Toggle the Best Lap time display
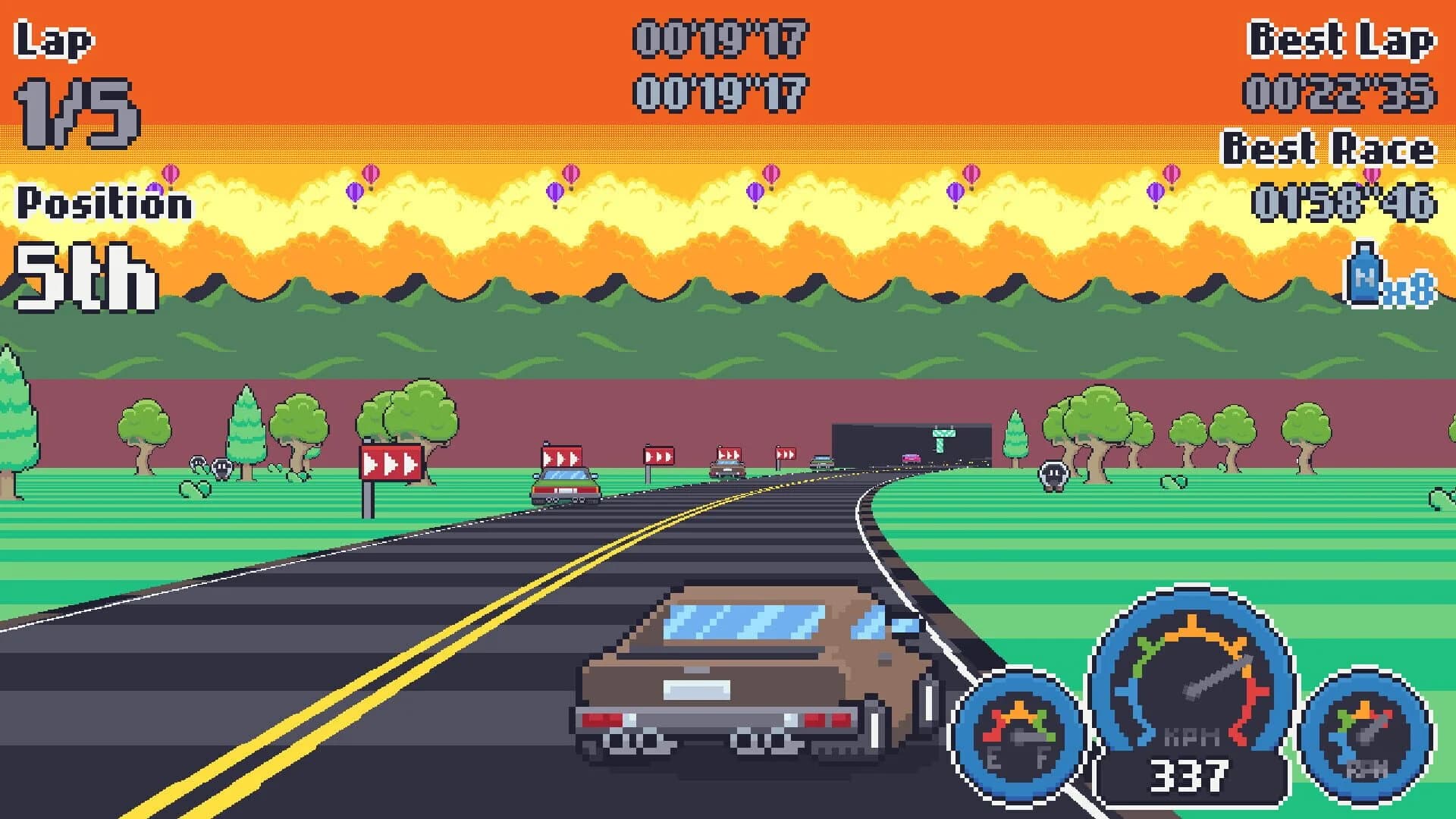Screen dimensions: 1456x819 click(x=1342, y=42)
